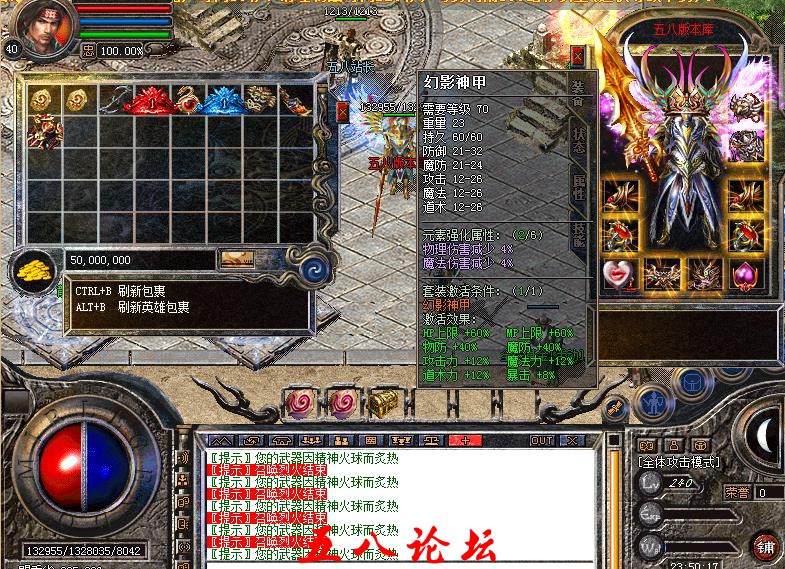The image size is (785, 569).
Task: Close the inventory bag window
Action: 343,112
